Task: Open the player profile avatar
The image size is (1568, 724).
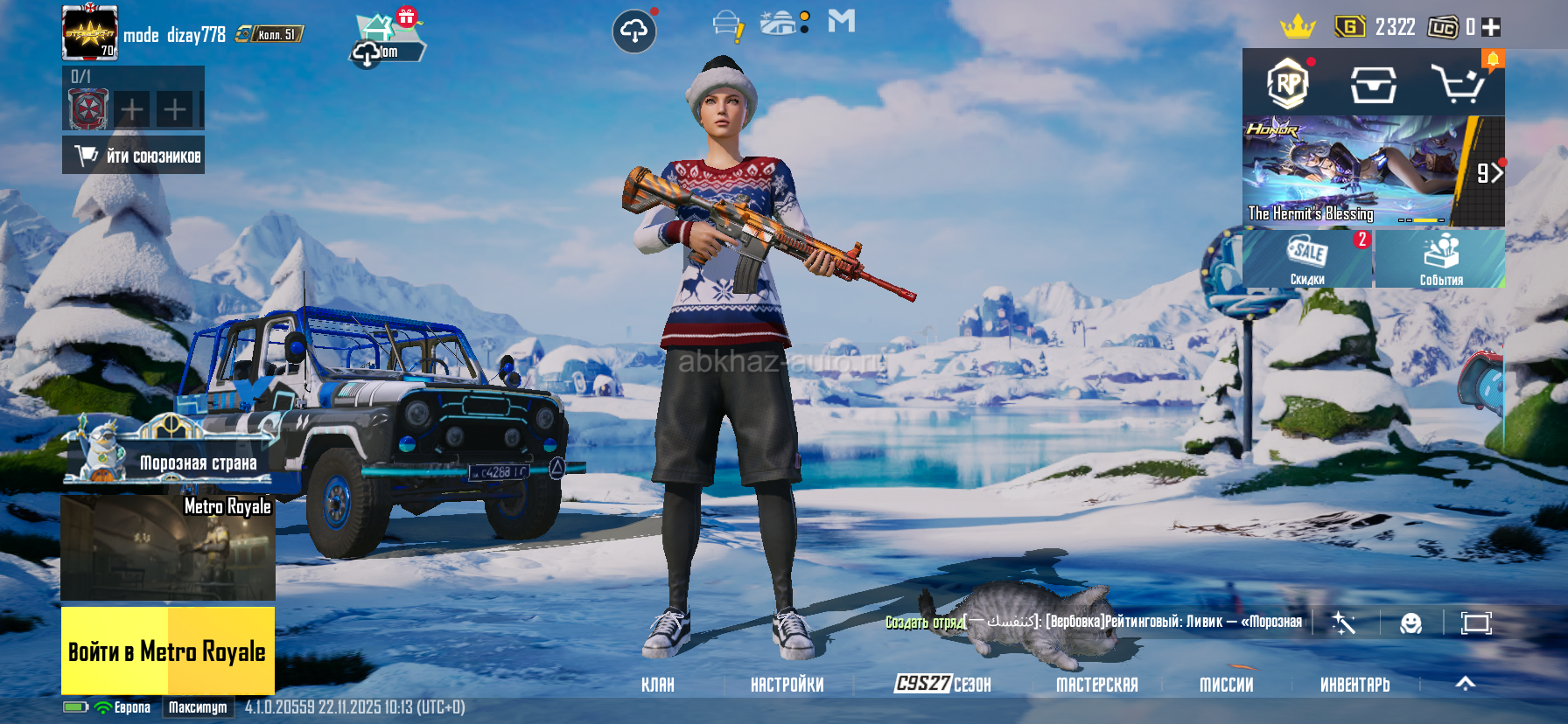Action: [89, 33]
